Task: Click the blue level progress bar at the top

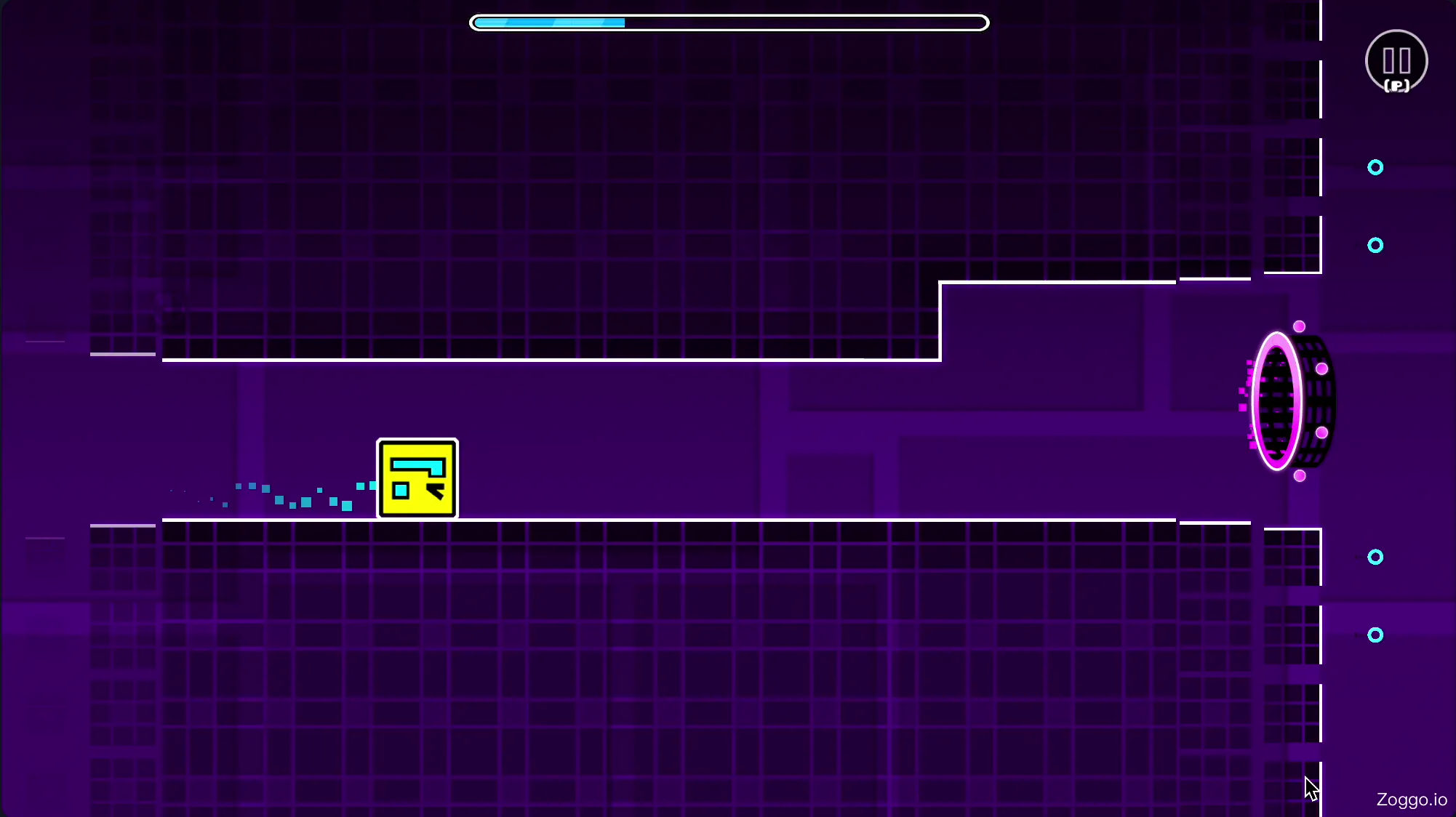Action: point(550,23)
